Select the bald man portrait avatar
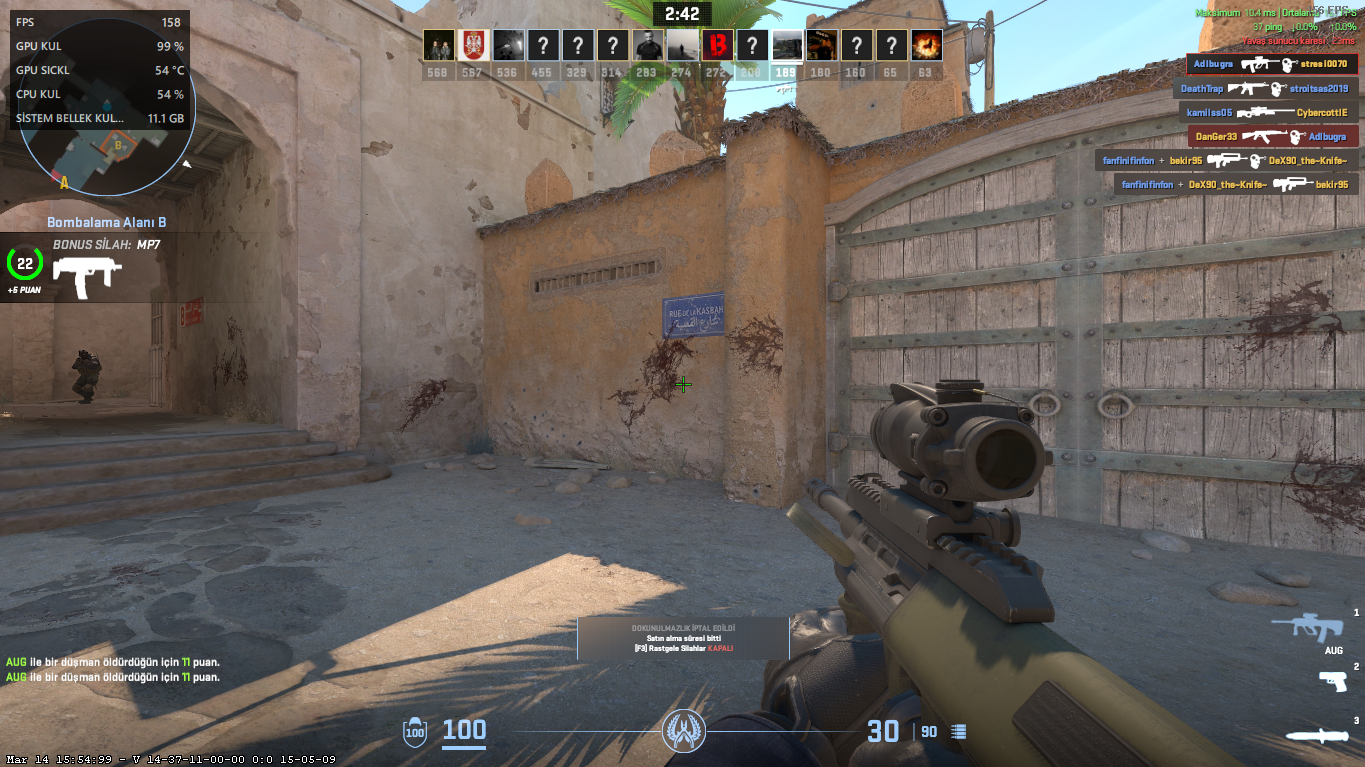 (x=646, y=45)
